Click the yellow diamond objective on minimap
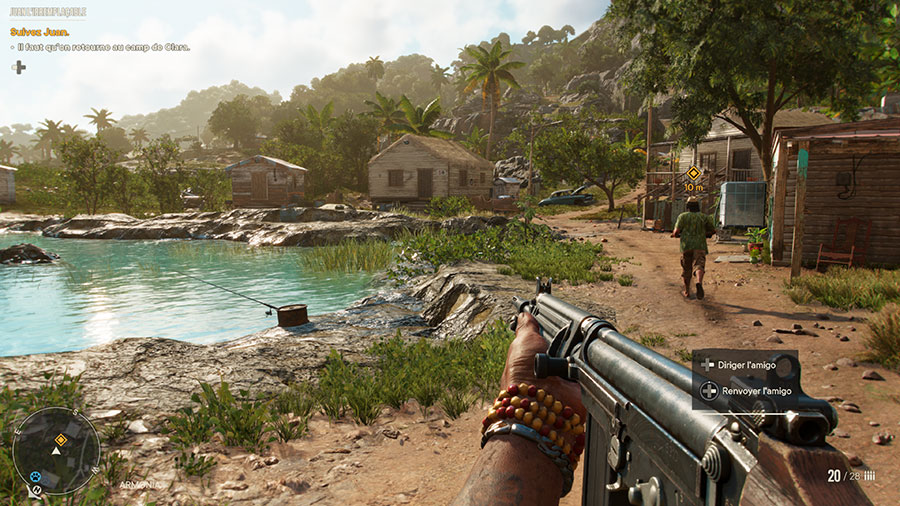Image resolution: width=900 pixels, height=506 pixels. 61,439
